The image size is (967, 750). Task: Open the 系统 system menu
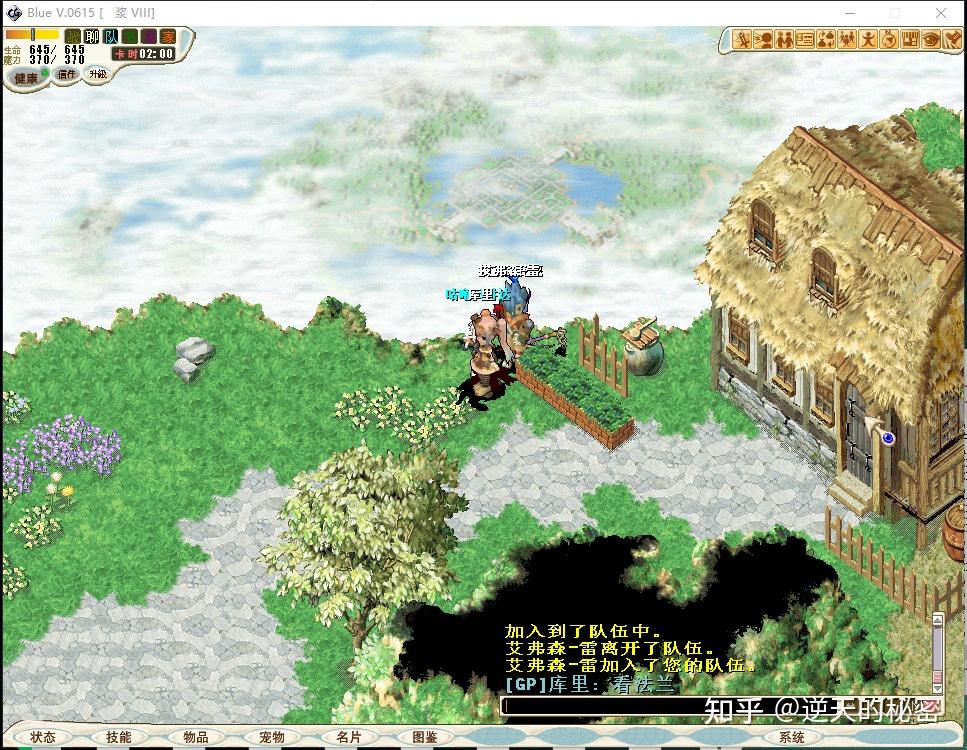click(791, 737)
